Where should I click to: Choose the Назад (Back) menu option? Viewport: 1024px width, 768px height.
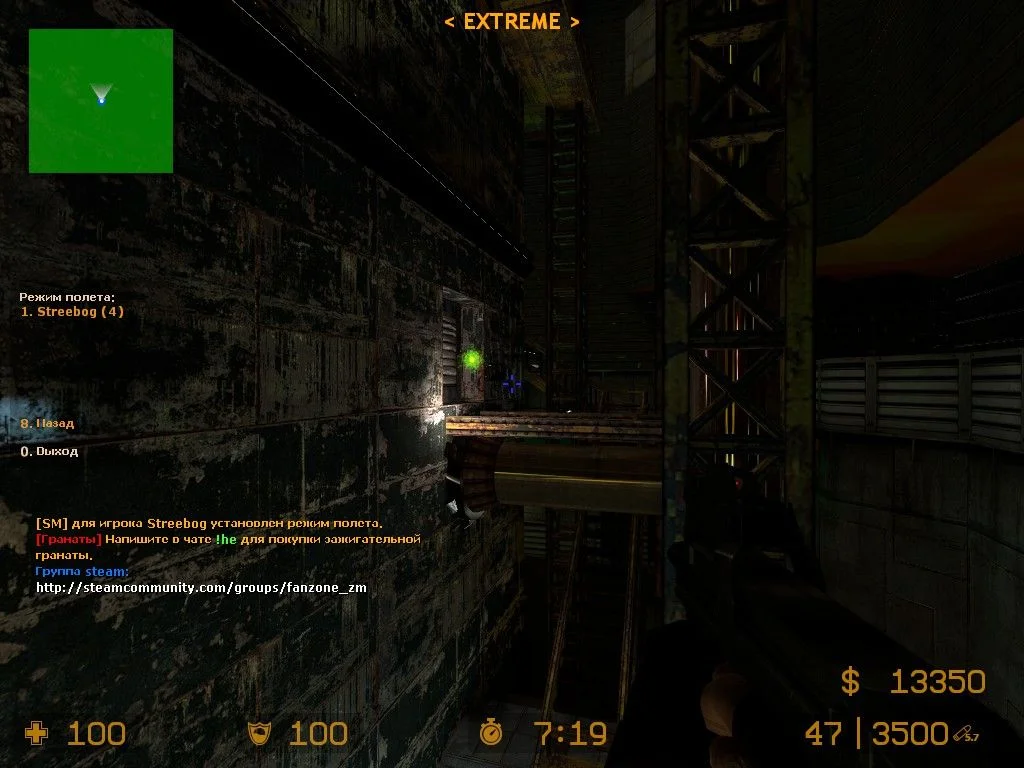(48, 423)
